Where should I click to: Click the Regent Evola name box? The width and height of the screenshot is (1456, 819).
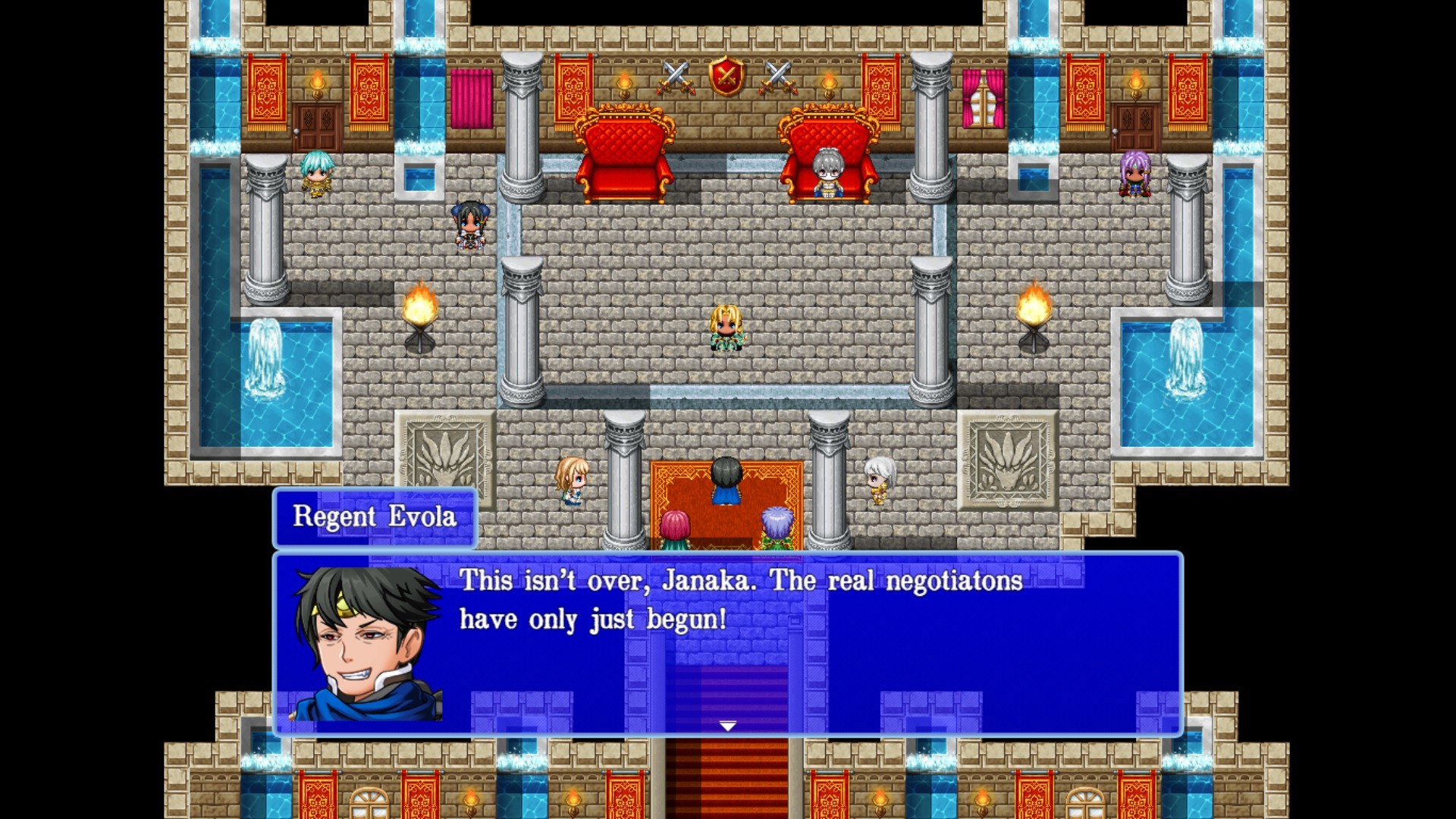point(374,519)
